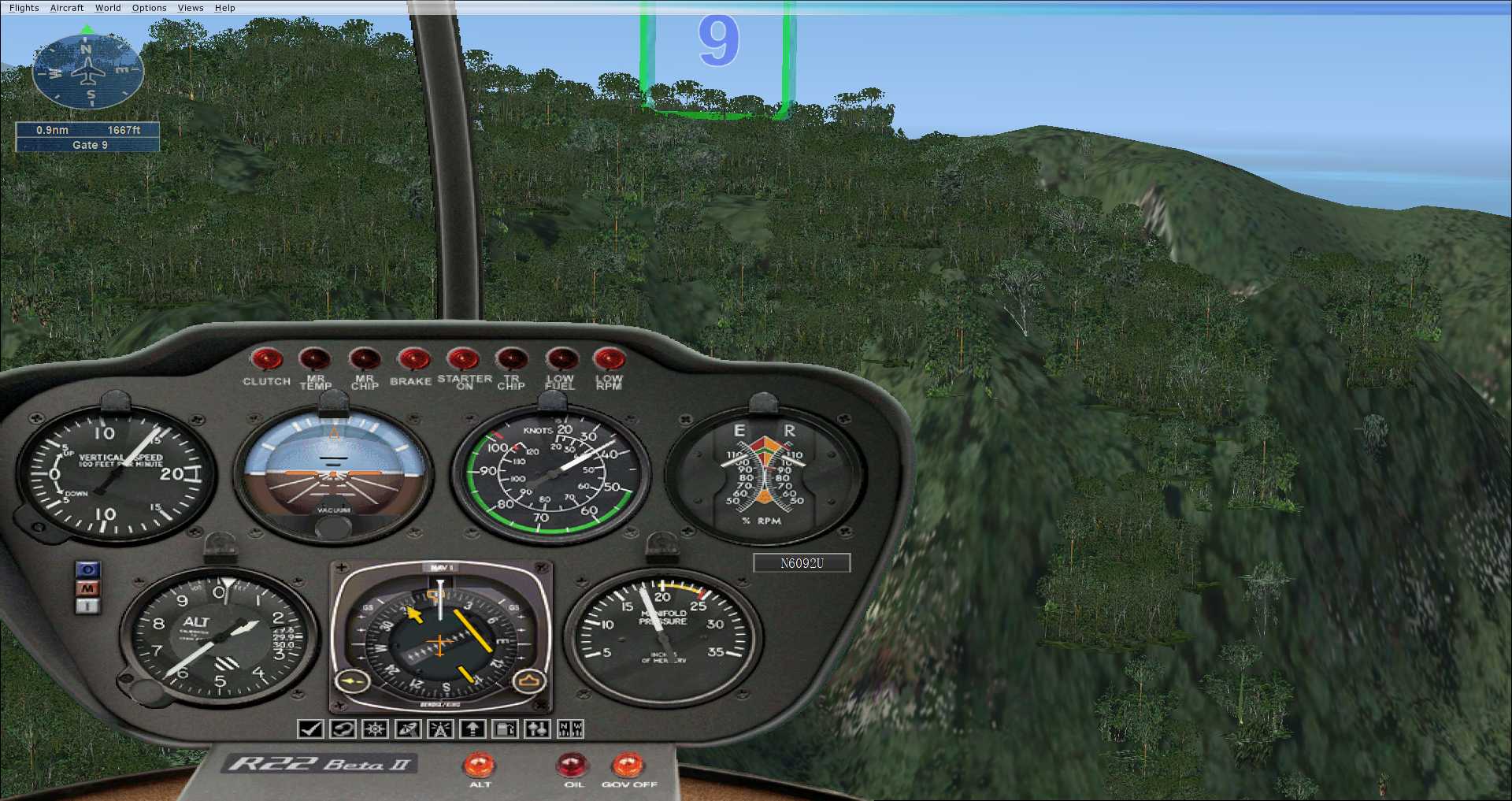
Task: Show the engine controls levers icon
Action: pos(538,729)
